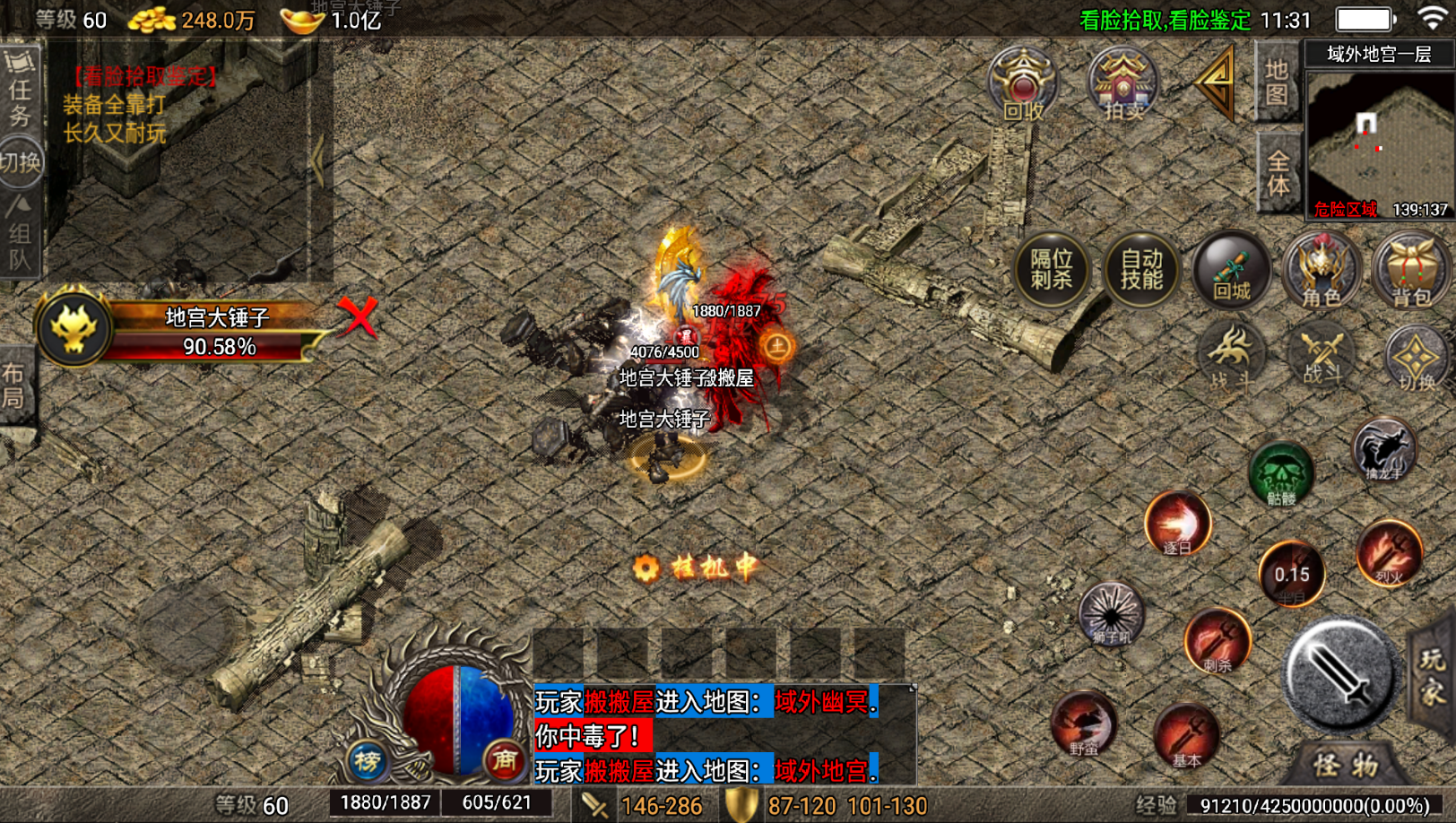1456x823 pixels.
Task: Tap the large sword attack button
Action: [x=1340, y=673]
